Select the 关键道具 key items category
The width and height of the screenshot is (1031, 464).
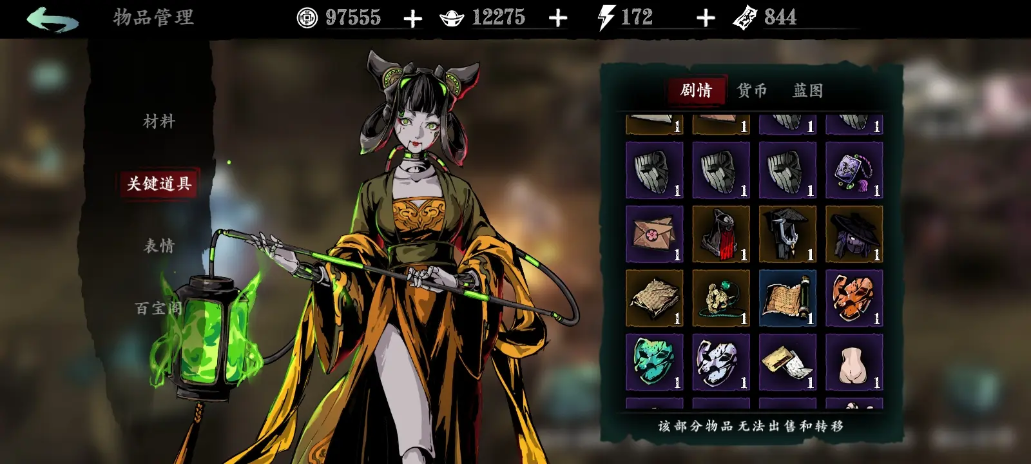[x=159, y=183]
